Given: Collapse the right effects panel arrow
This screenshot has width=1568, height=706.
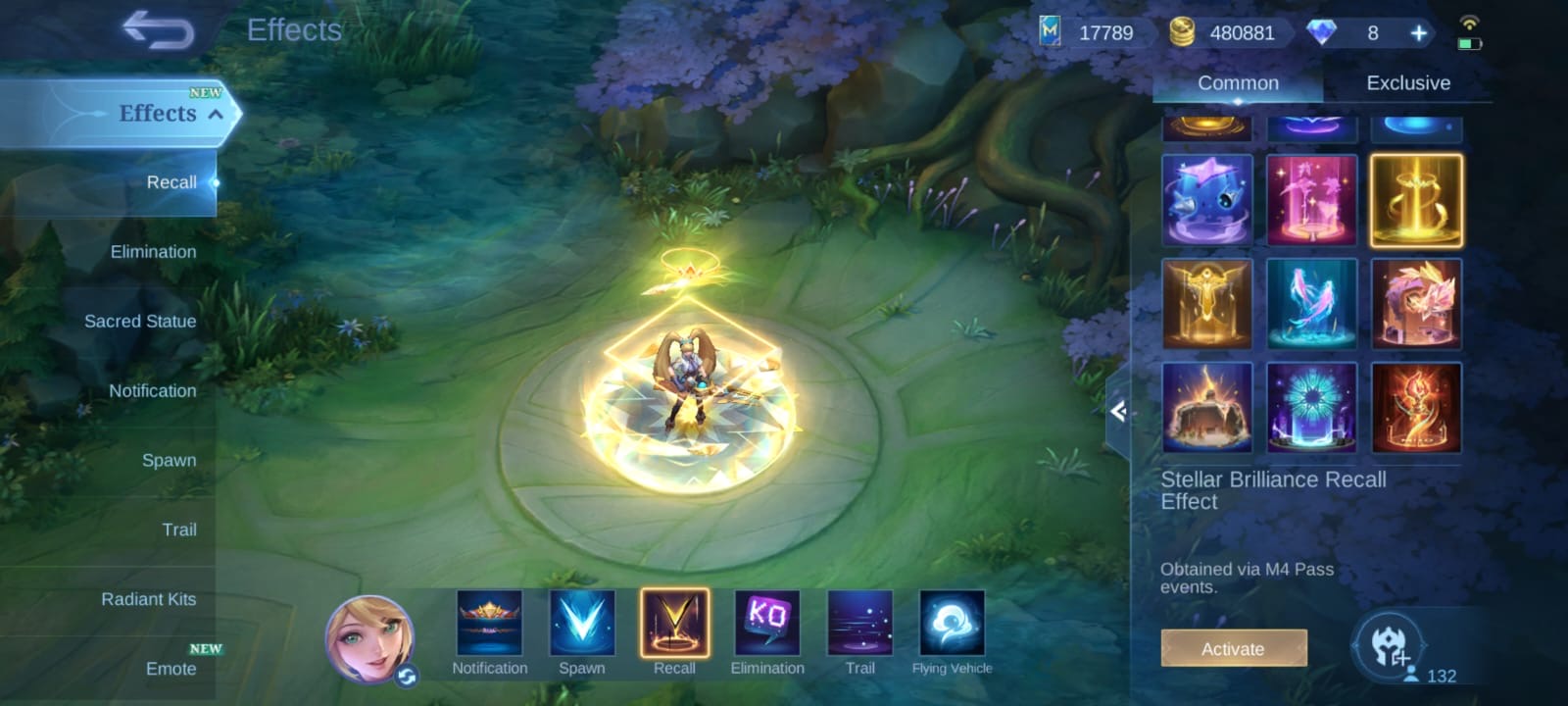Looking at the screenshot, I should 1118,412.
